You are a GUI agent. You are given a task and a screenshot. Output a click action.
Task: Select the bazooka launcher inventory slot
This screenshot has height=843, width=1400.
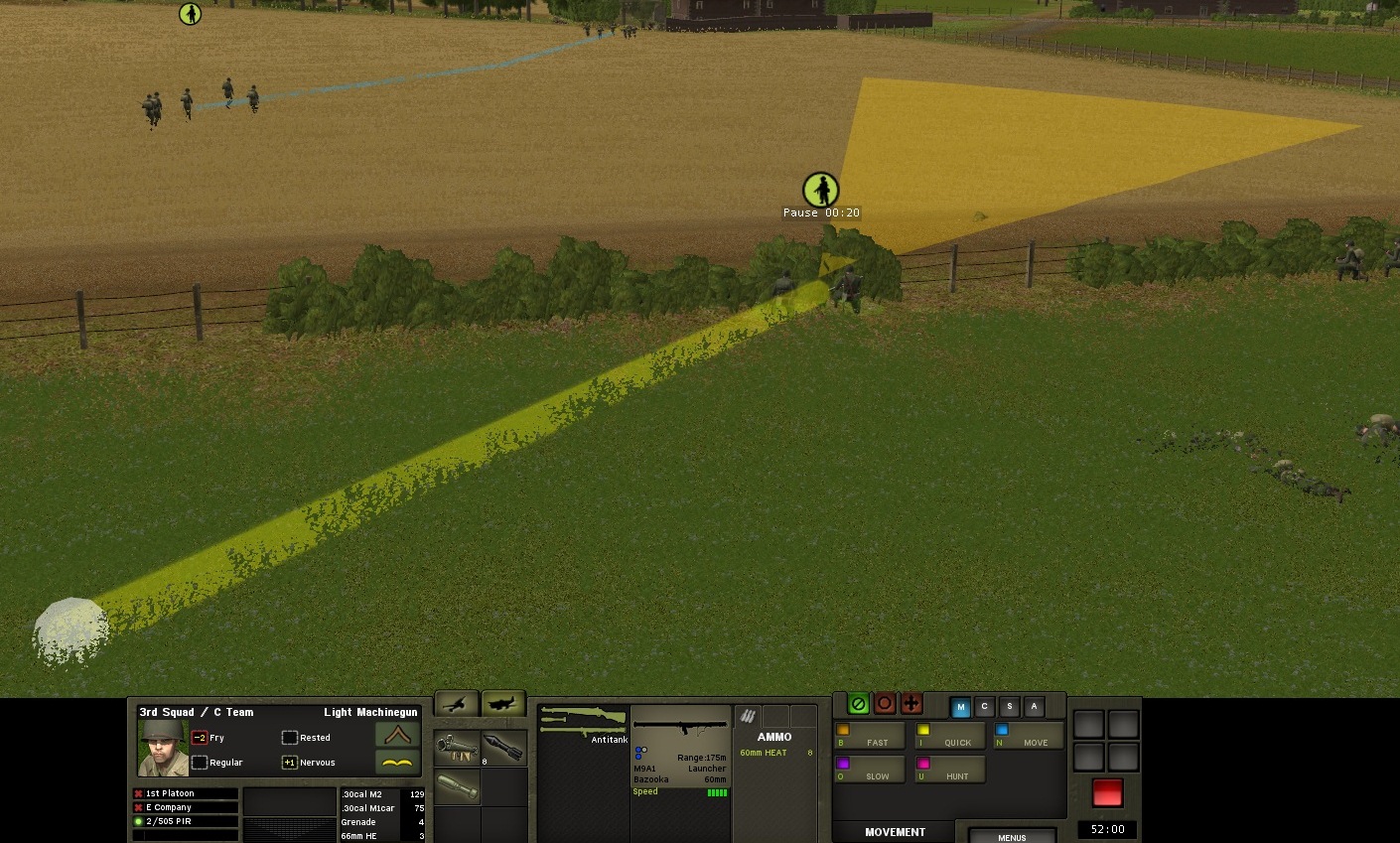tap(457, 748)
